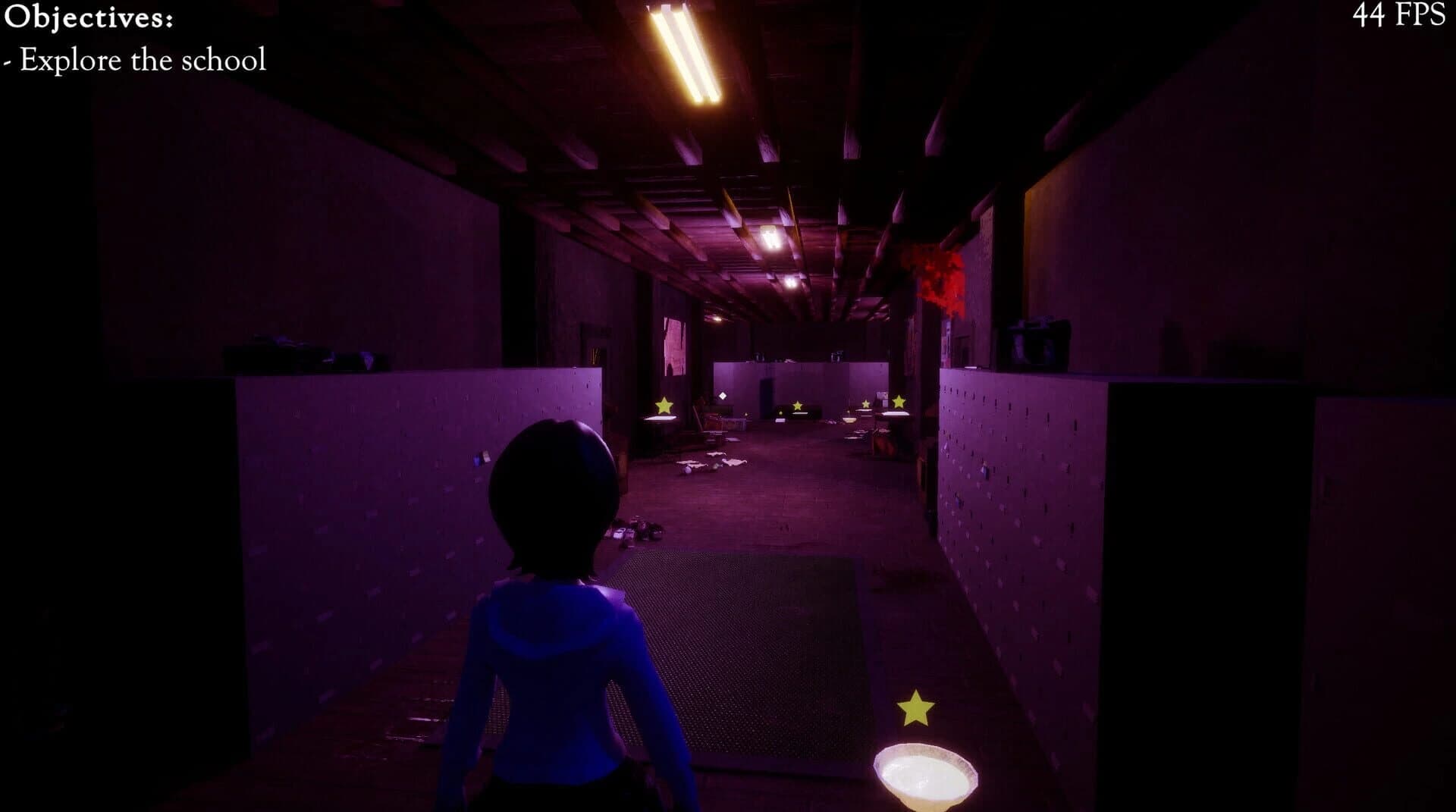The width and height of the screenshot is (1456, 812).
Task: Click the star near the right-side lockers
Action: click(x=866, y=403)
